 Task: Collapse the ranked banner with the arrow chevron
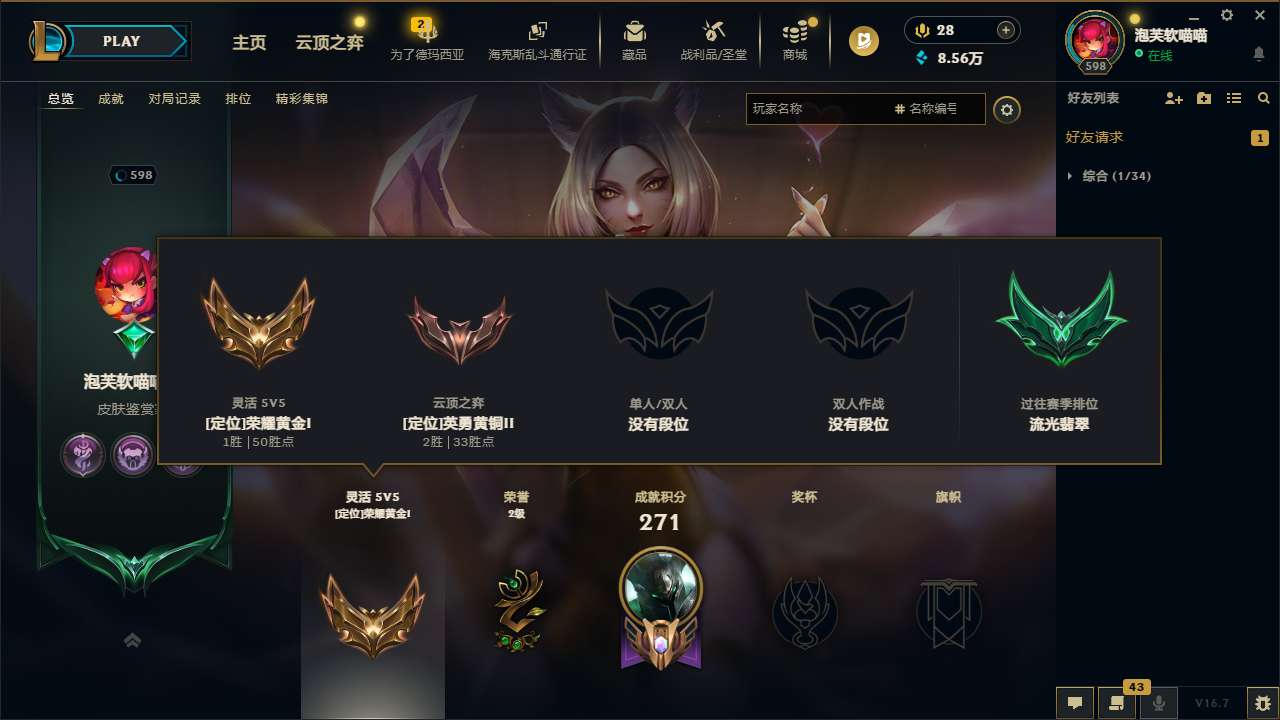(132, 639)
